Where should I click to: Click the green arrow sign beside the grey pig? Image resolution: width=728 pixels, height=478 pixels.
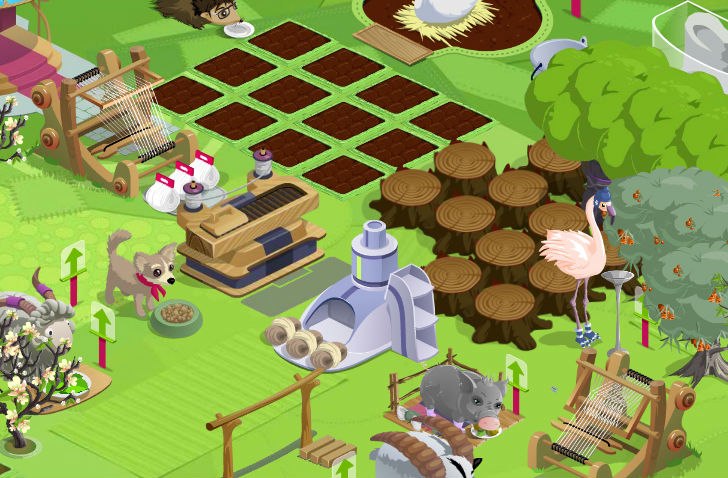tap(516, 374)
